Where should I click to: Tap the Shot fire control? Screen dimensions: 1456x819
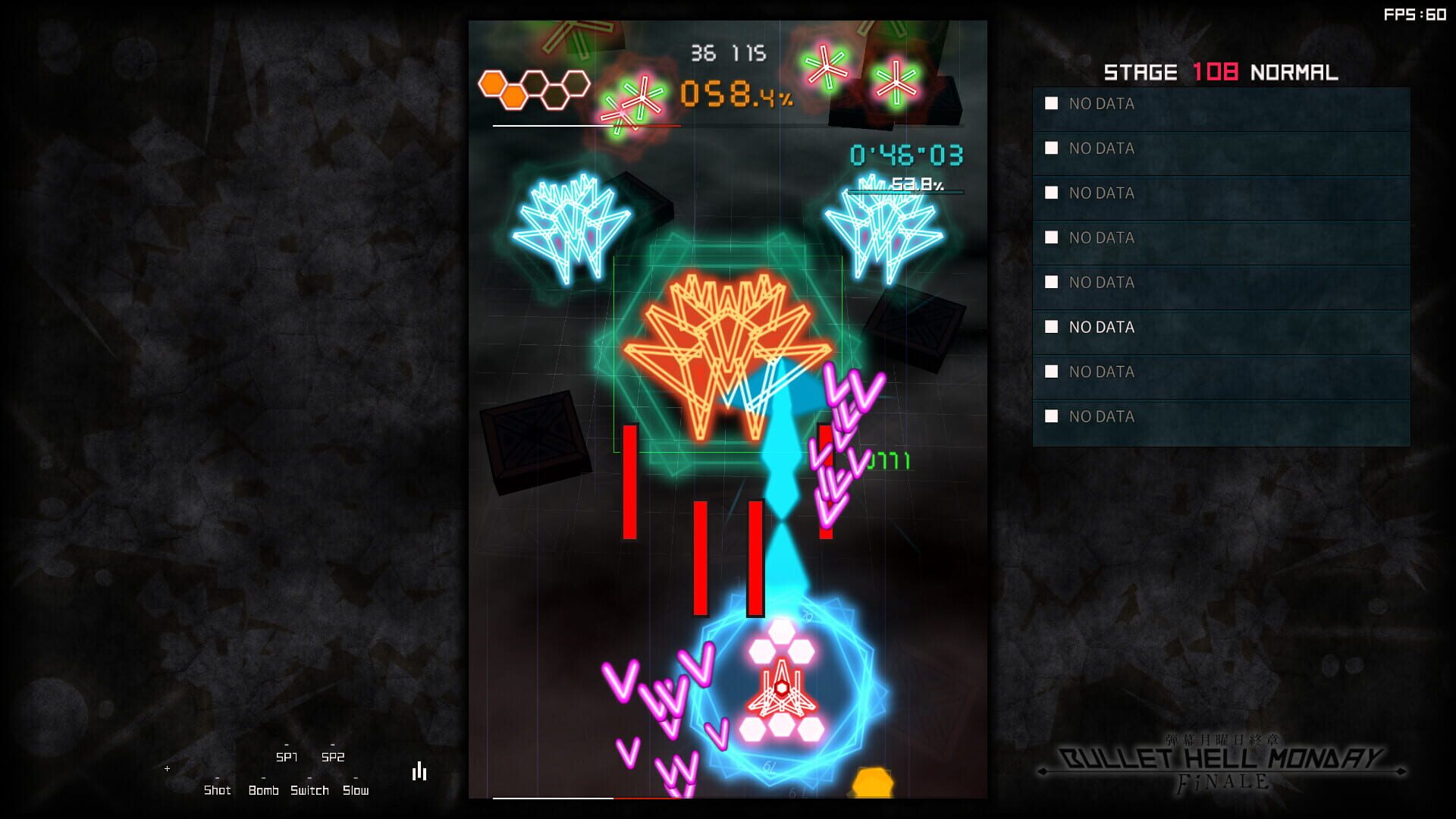point(218,790)
